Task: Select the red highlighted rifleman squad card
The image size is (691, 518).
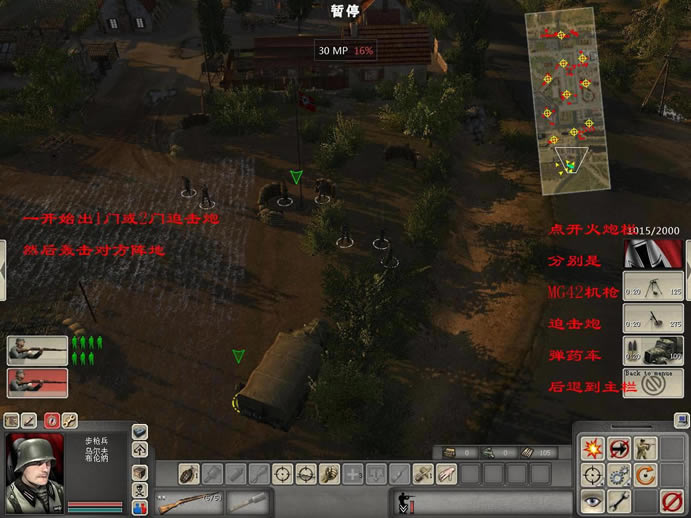Action: pyautogui.click(x=37, y=382)
